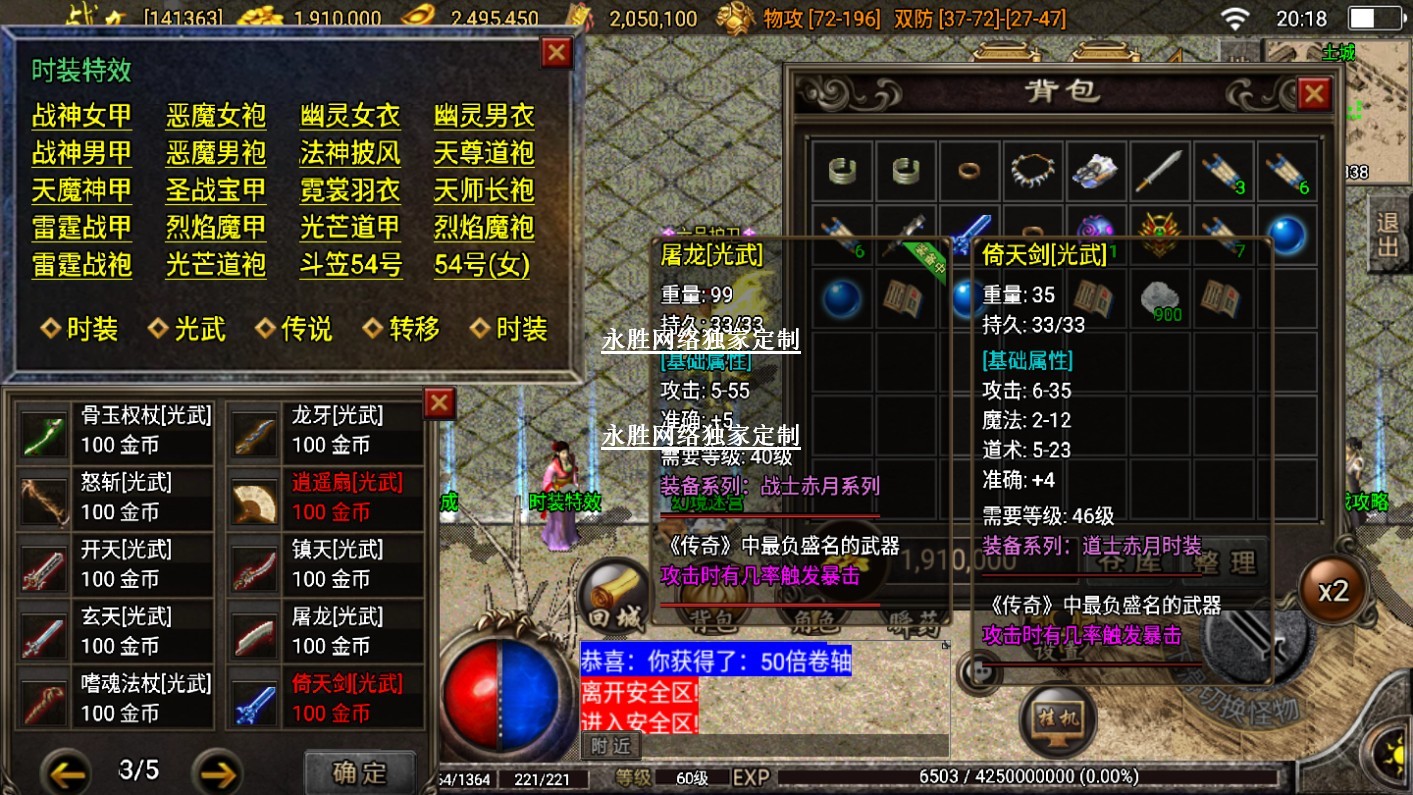Close the weapon shop list panel

pos(439,403)
